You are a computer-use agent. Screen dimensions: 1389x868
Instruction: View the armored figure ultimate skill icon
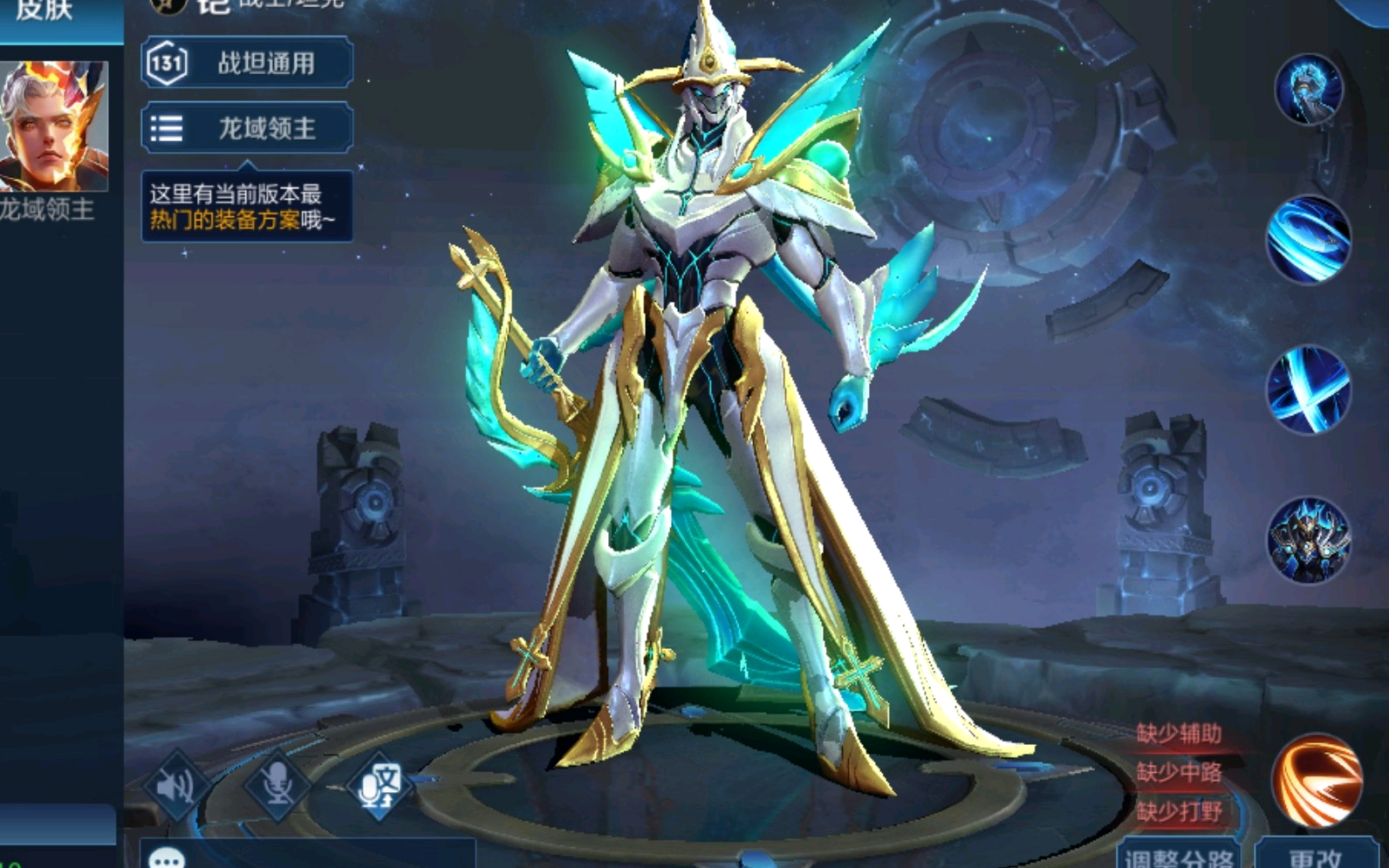point(1307,540)
